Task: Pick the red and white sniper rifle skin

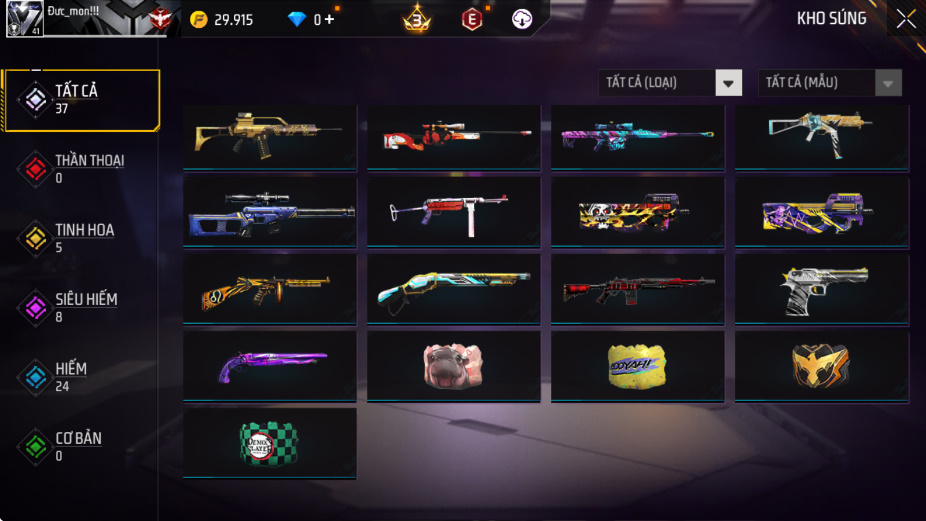Action: 453,137
